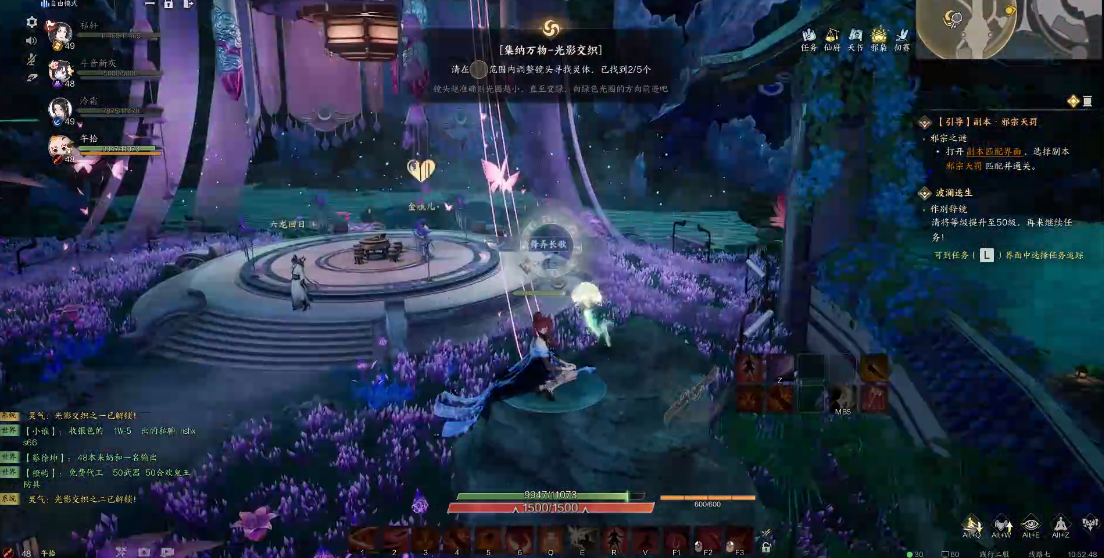The width and height of the screenshot is (1104, 558).
Task: Select team member 斗音新欢 portrait
Action: 59,69
